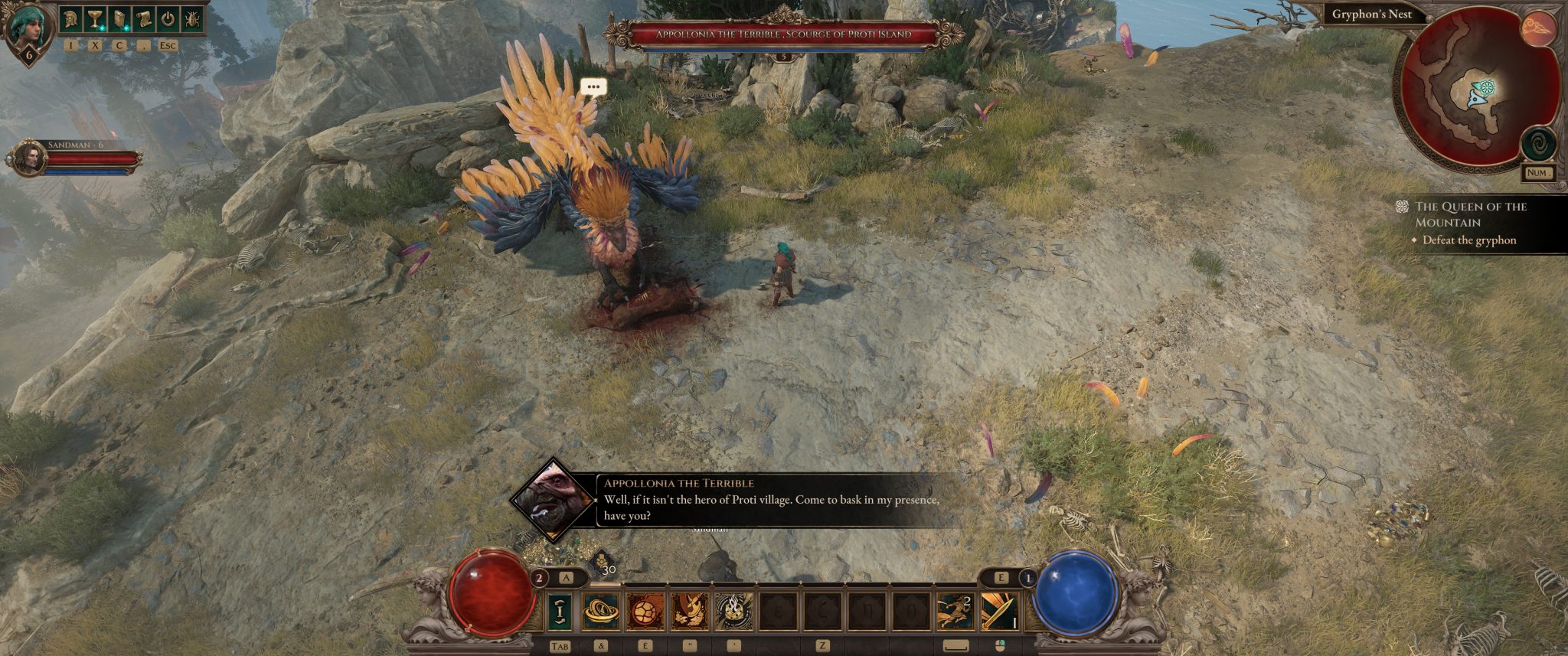Screen dimensions: 1568x656
Task: Select the green-haired player portrait
Action: (28, 29)
